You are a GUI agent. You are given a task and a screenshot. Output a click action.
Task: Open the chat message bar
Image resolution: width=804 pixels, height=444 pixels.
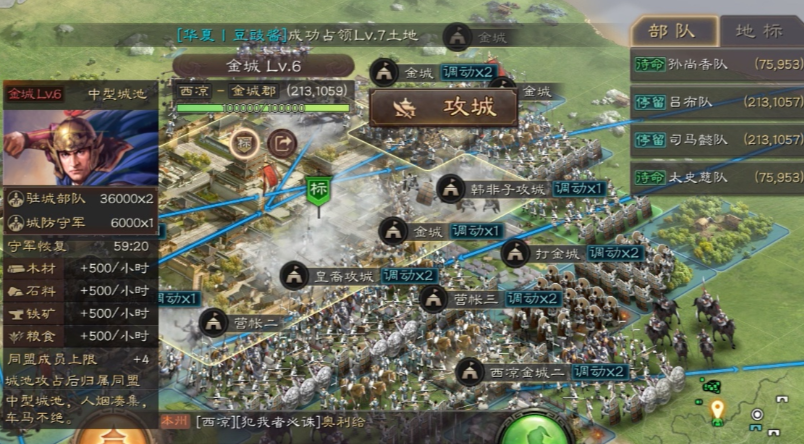tap(330, 422)
